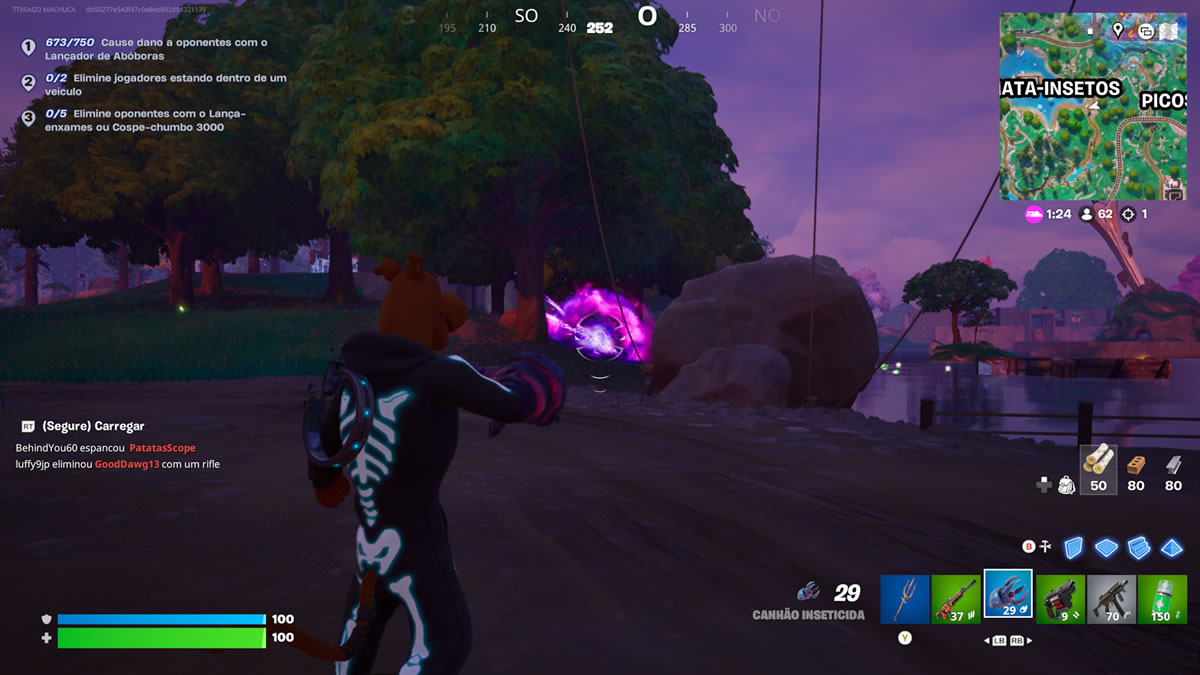Choose the brick material with 80
The image size is (1200, 675).
pos(1135,470)
